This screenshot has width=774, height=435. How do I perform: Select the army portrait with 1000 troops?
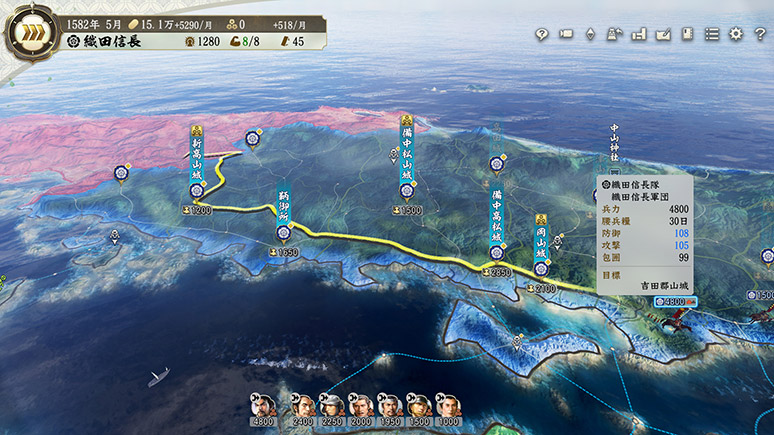(448, 405)
